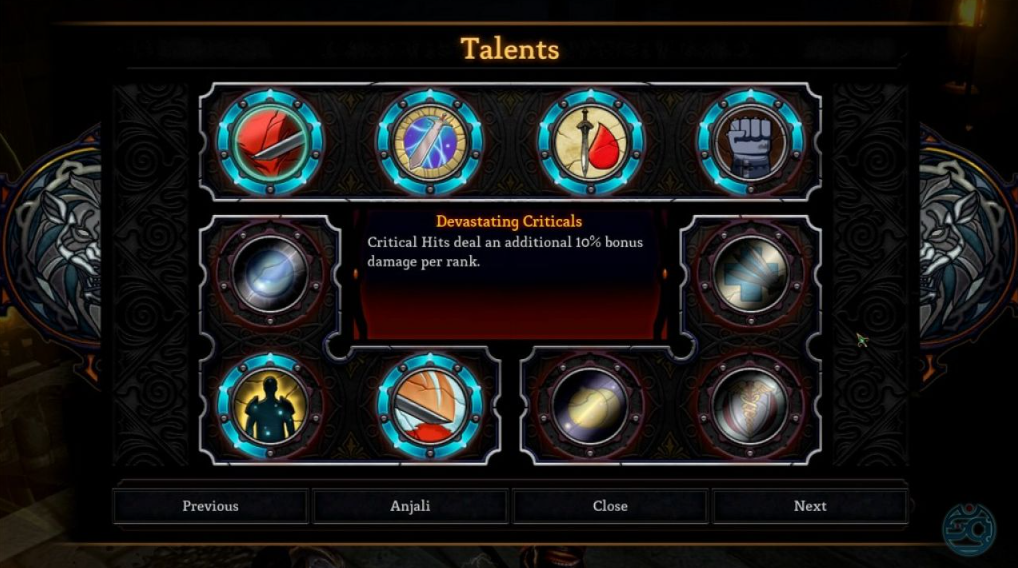Select the orange blade slash talent

[x=430, y=405]
